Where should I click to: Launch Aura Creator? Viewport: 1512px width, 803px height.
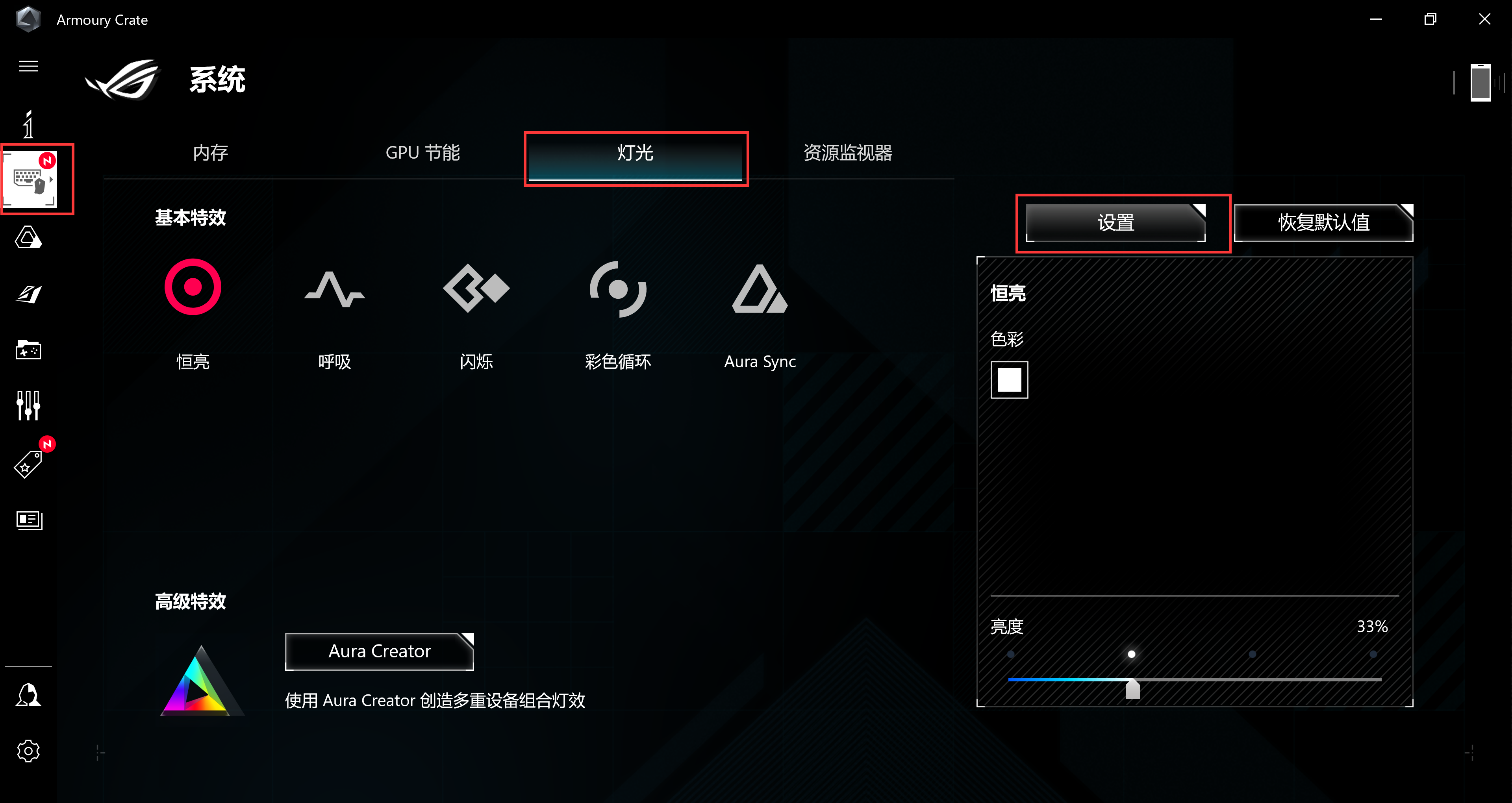[378, 651]
